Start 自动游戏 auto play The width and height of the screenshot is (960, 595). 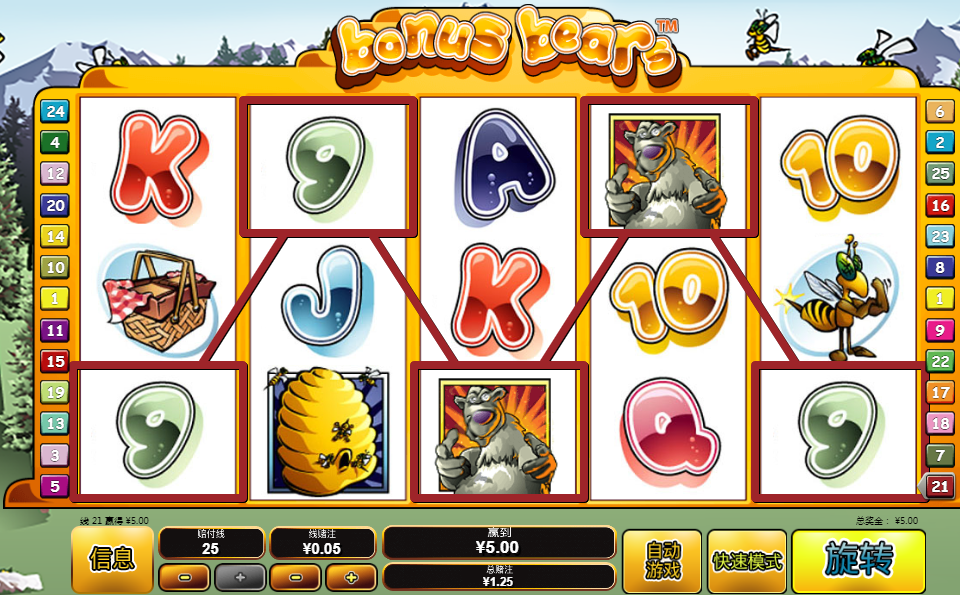(x=662, y=561)
